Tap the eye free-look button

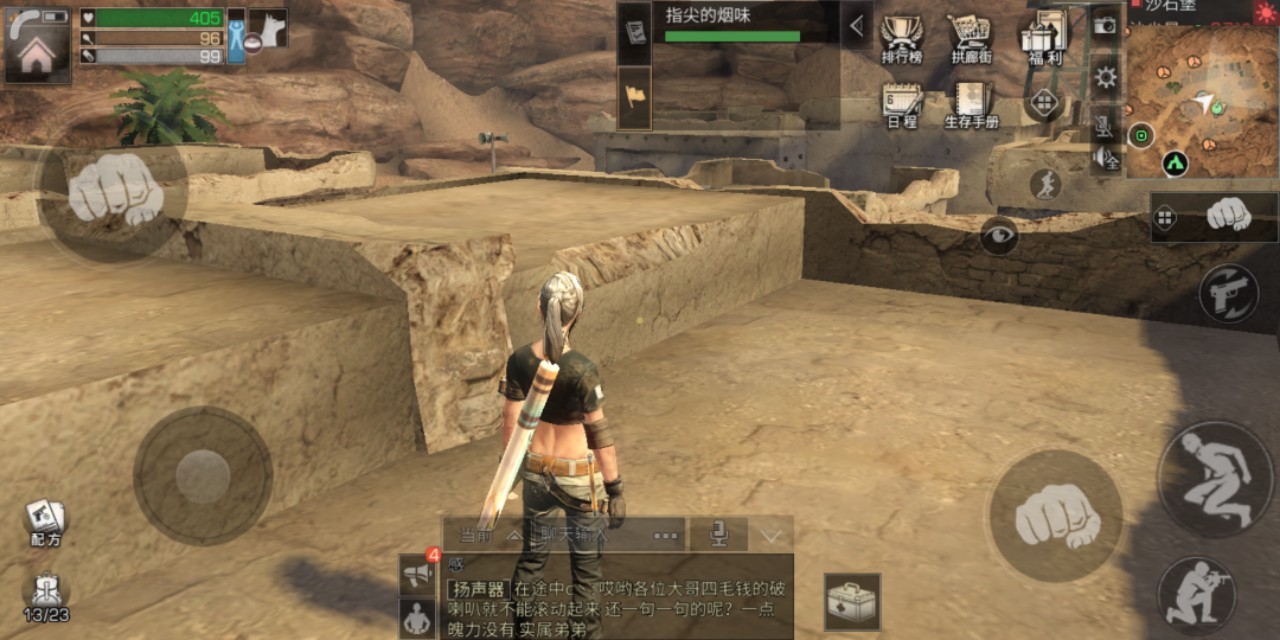click(999, 235)
